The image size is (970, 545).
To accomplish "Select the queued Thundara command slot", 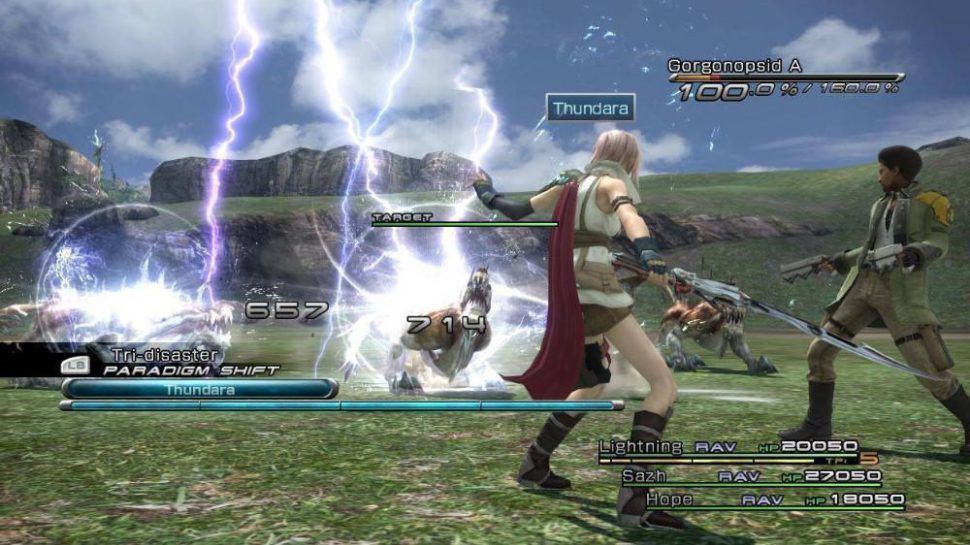I will coord(199,389).
